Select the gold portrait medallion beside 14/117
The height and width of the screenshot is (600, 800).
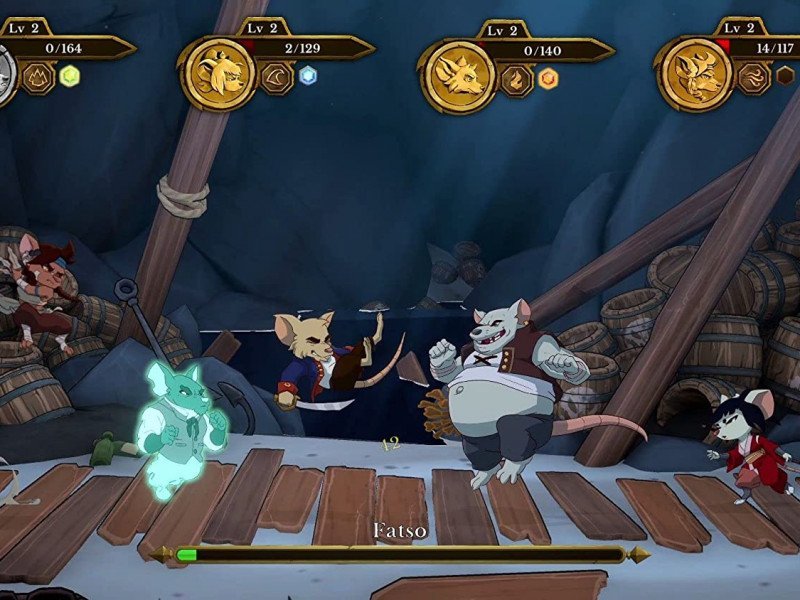[695, 73]
